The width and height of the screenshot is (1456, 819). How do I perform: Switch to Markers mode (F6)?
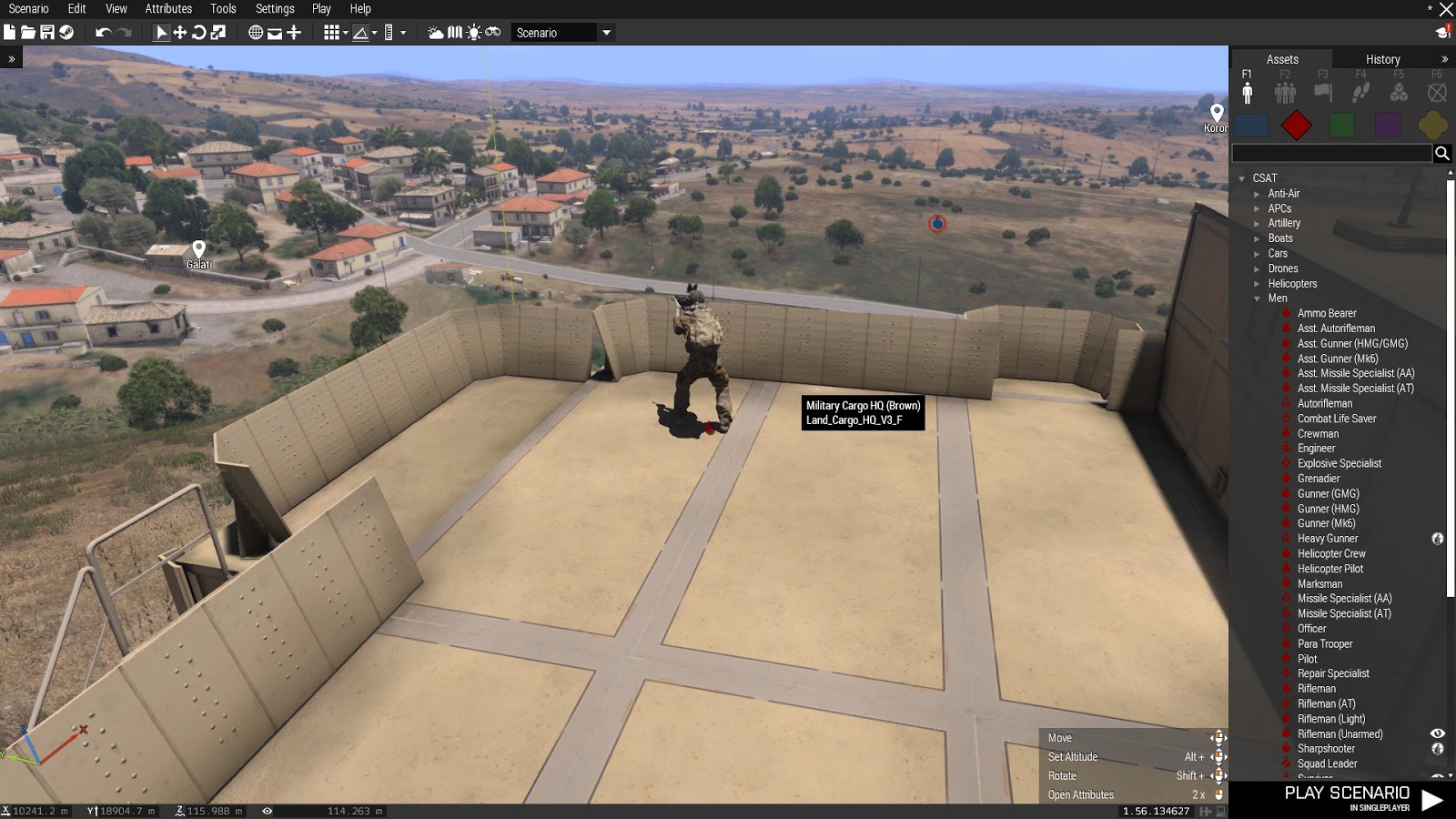(x=1436, y=91)
